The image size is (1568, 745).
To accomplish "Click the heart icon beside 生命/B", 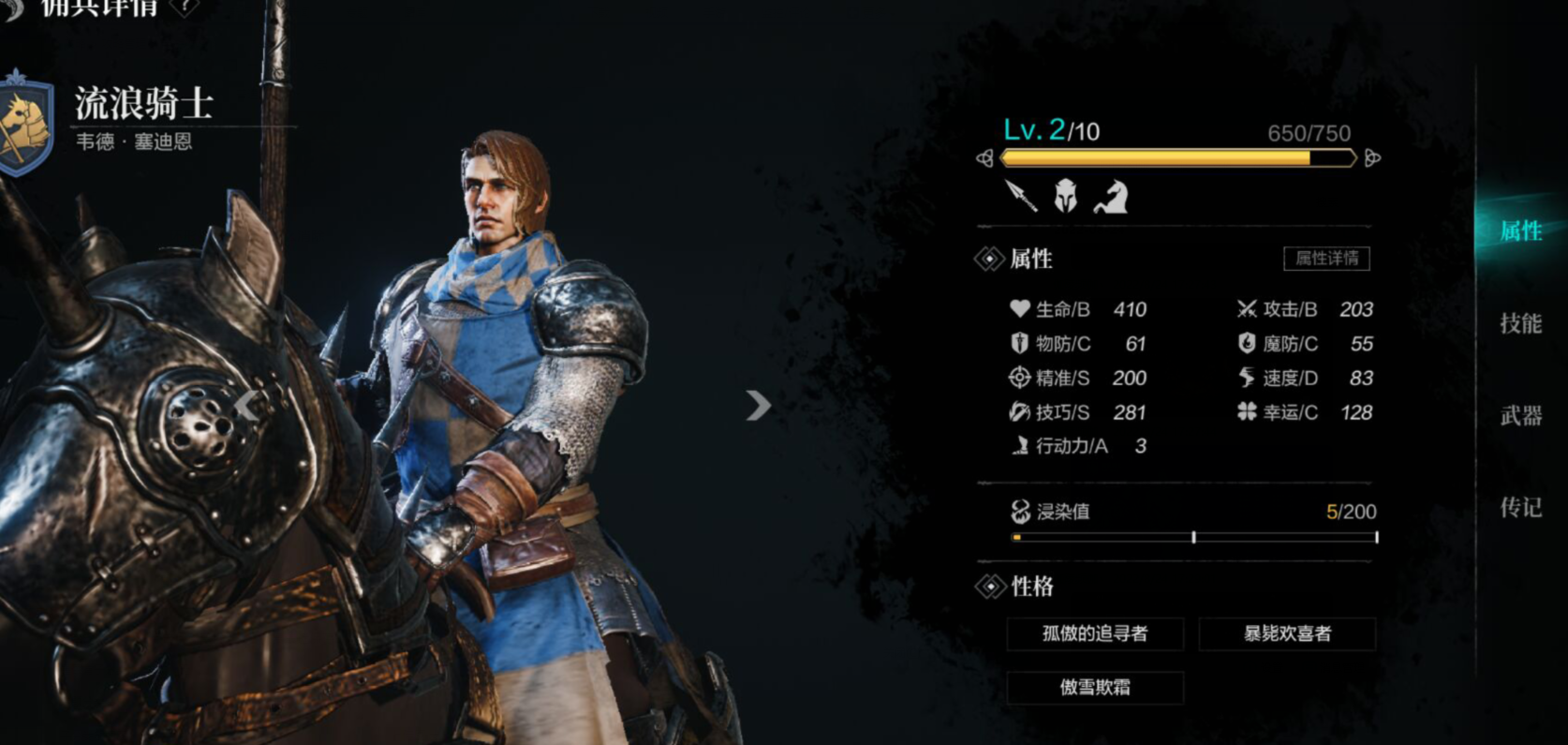I will 1018,309.
